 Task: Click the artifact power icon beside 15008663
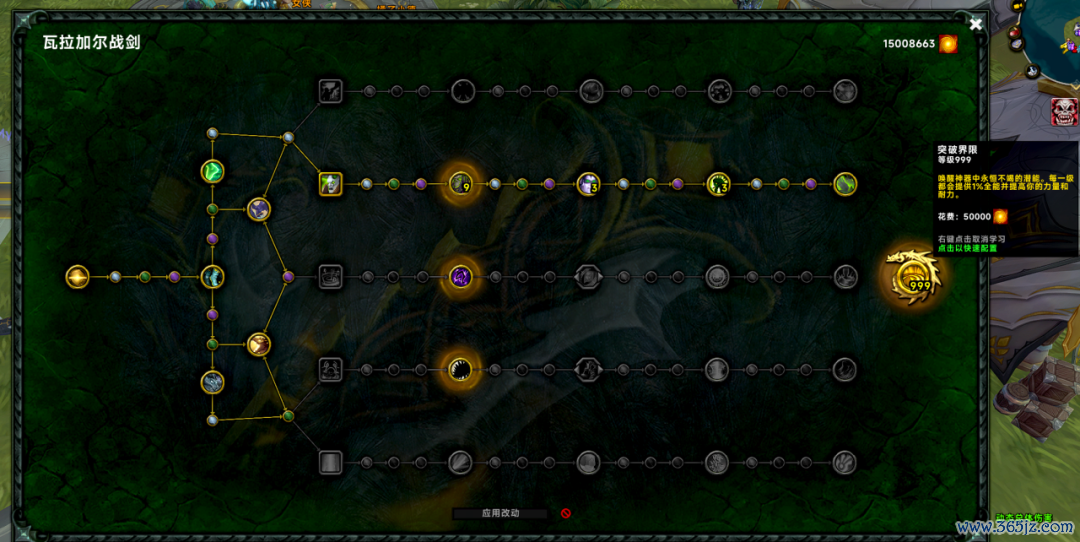pos(948,44)
